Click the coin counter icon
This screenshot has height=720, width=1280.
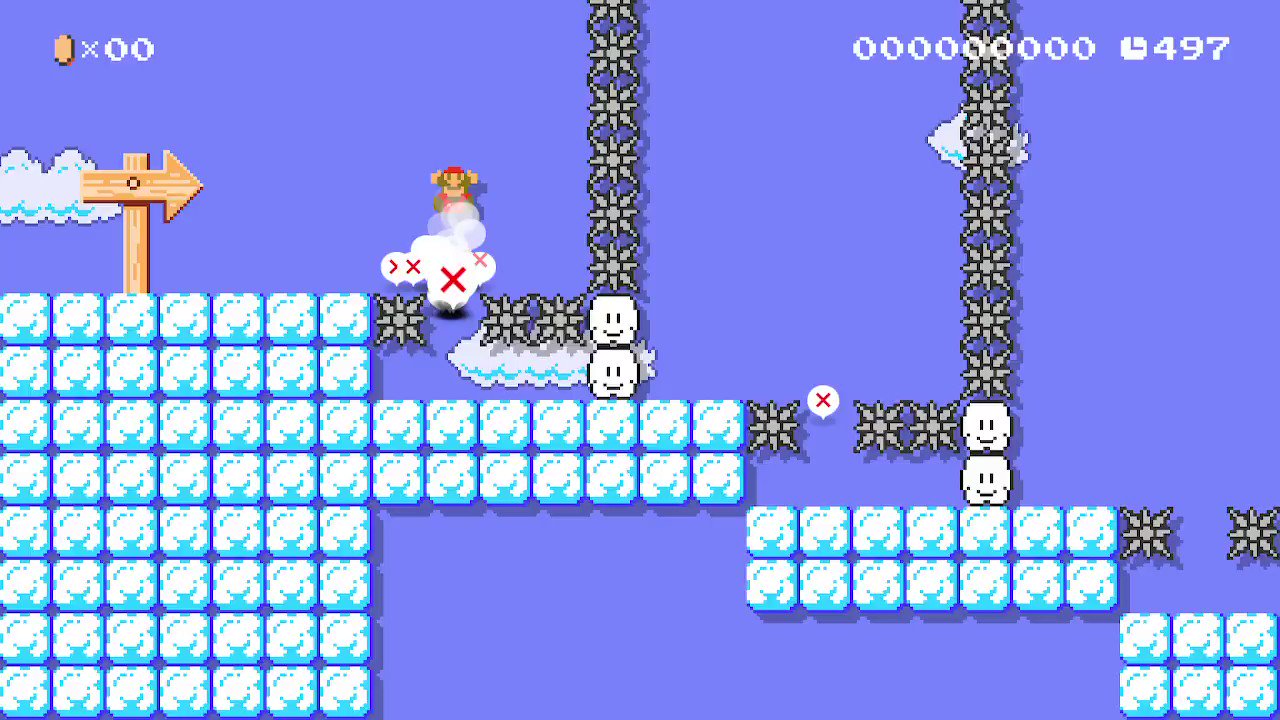62,48
